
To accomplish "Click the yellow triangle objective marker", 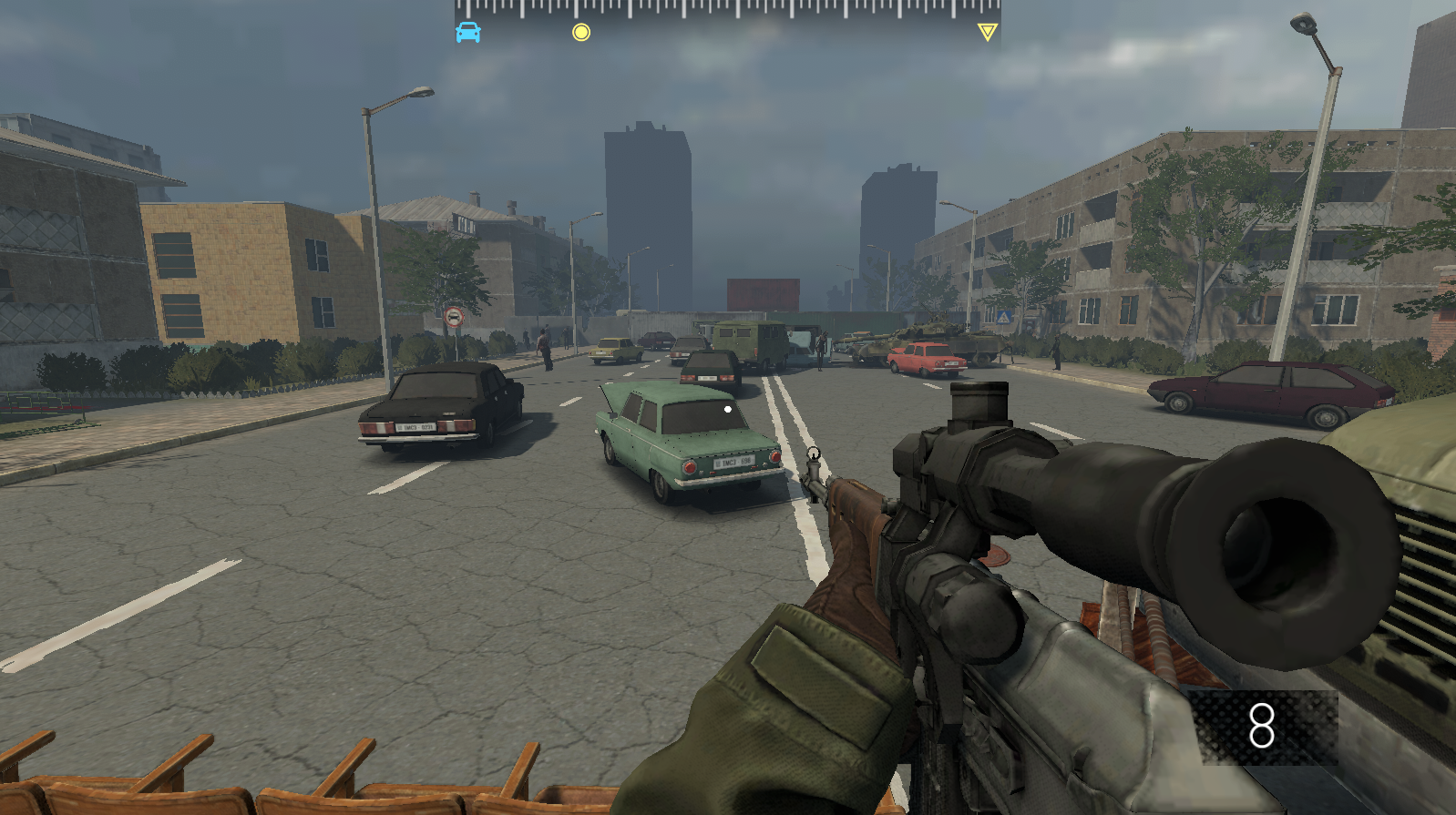I will 988,30.
